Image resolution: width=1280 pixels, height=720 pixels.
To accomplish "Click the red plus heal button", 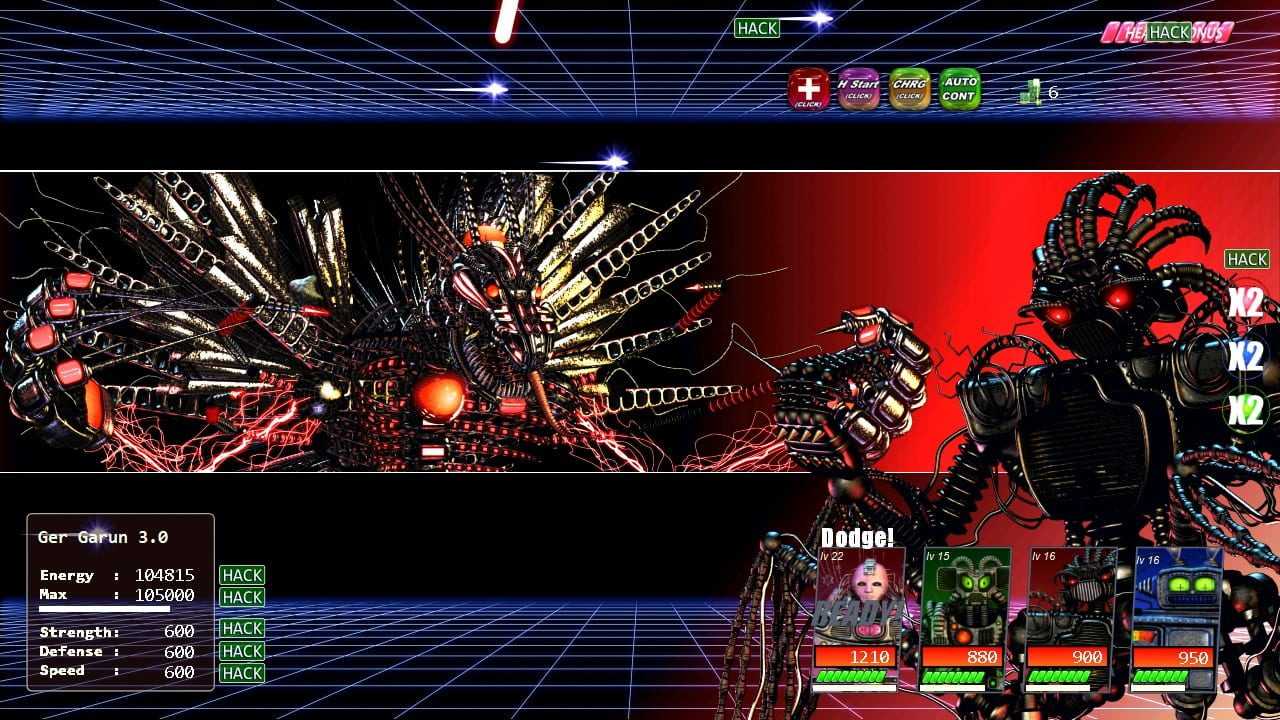I will click(x=808, y=89).
